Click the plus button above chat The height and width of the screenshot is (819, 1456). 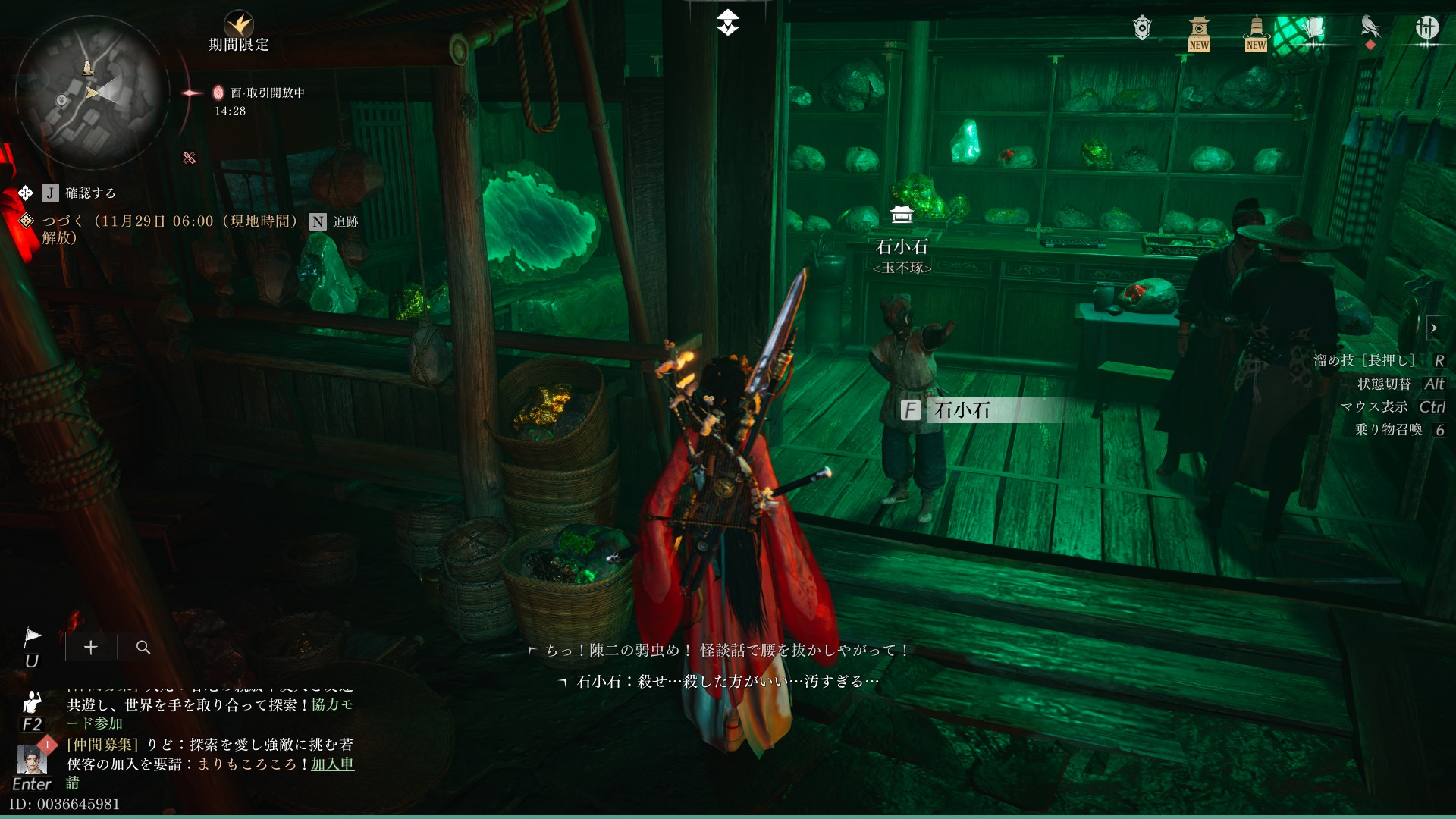tap(91, 647)
